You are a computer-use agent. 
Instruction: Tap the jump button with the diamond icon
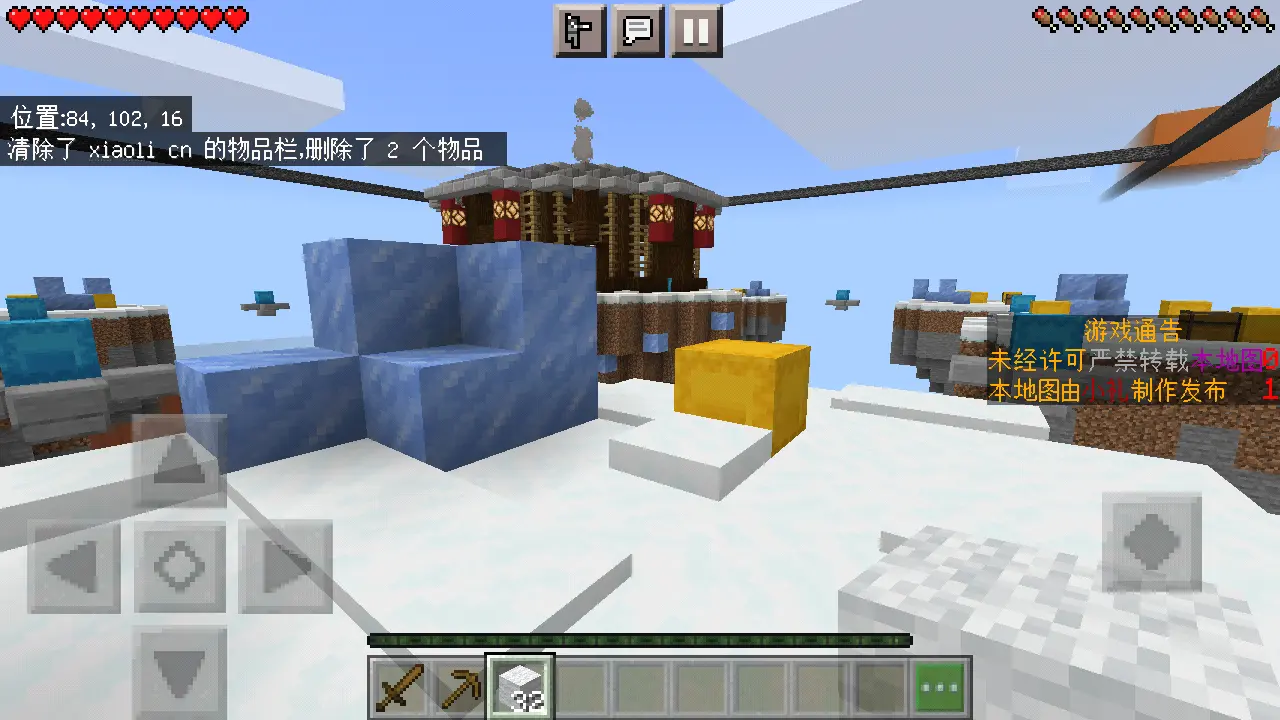coord(1152,542)
